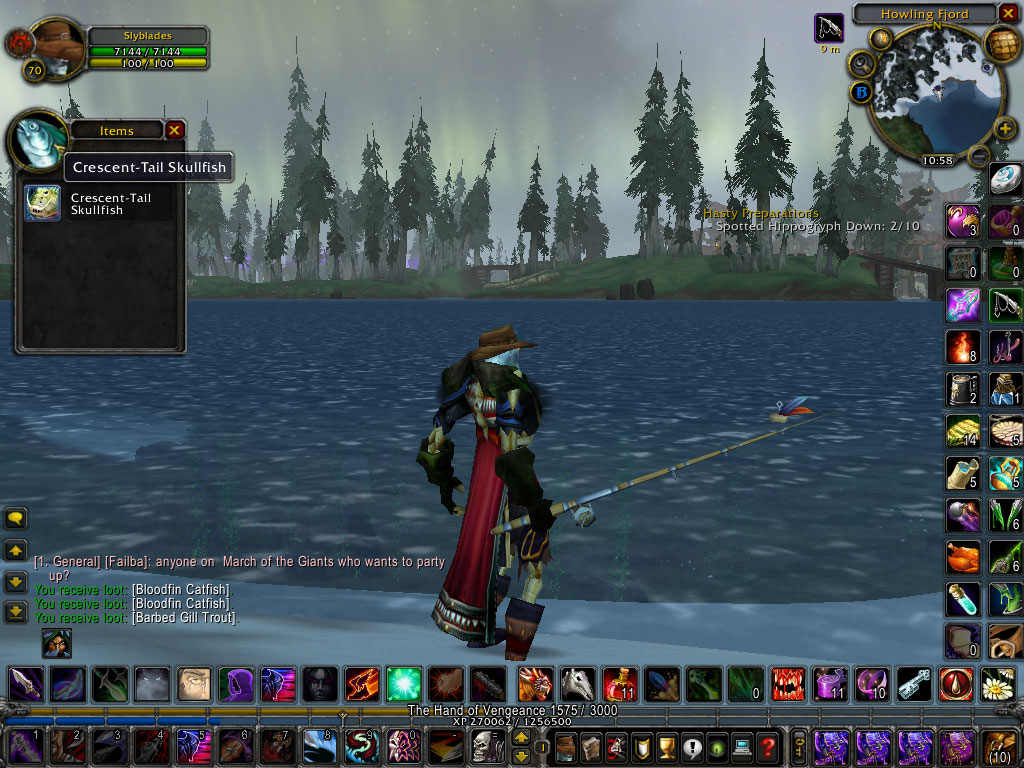Use the Hearthstone icon

[x=1006, y=180]
